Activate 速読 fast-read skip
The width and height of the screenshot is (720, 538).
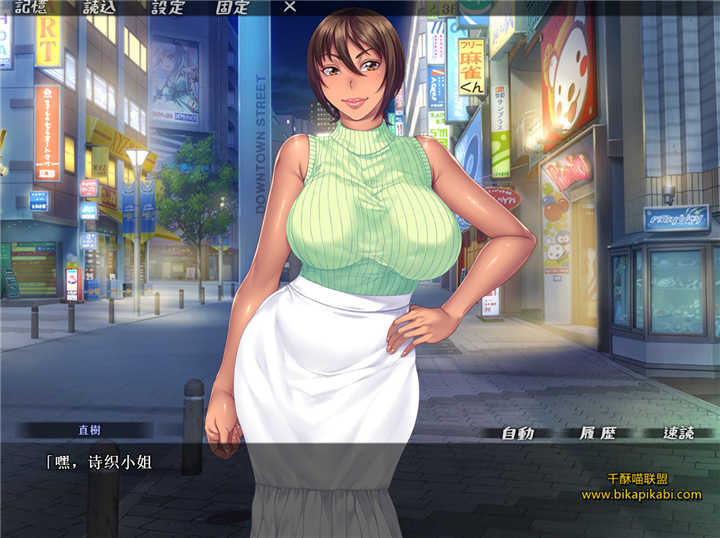click(678, 433)
